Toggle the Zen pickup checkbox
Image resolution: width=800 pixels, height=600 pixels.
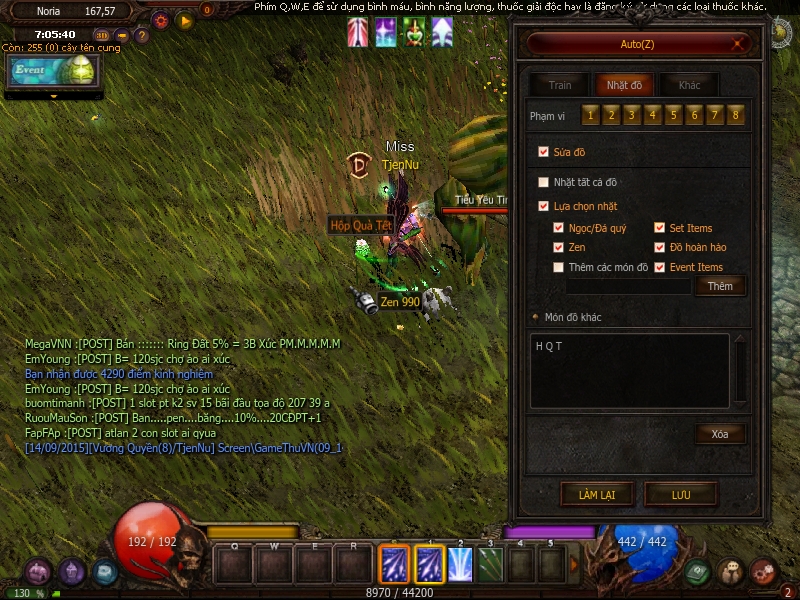point(559,247)
